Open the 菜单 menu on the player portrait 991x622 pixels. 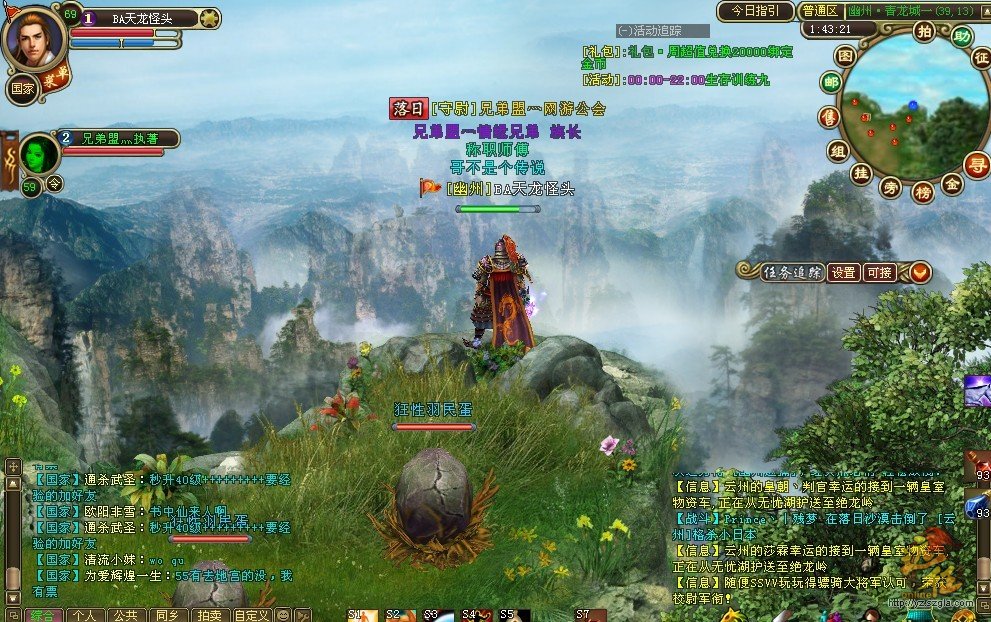(x=56, y=77)
